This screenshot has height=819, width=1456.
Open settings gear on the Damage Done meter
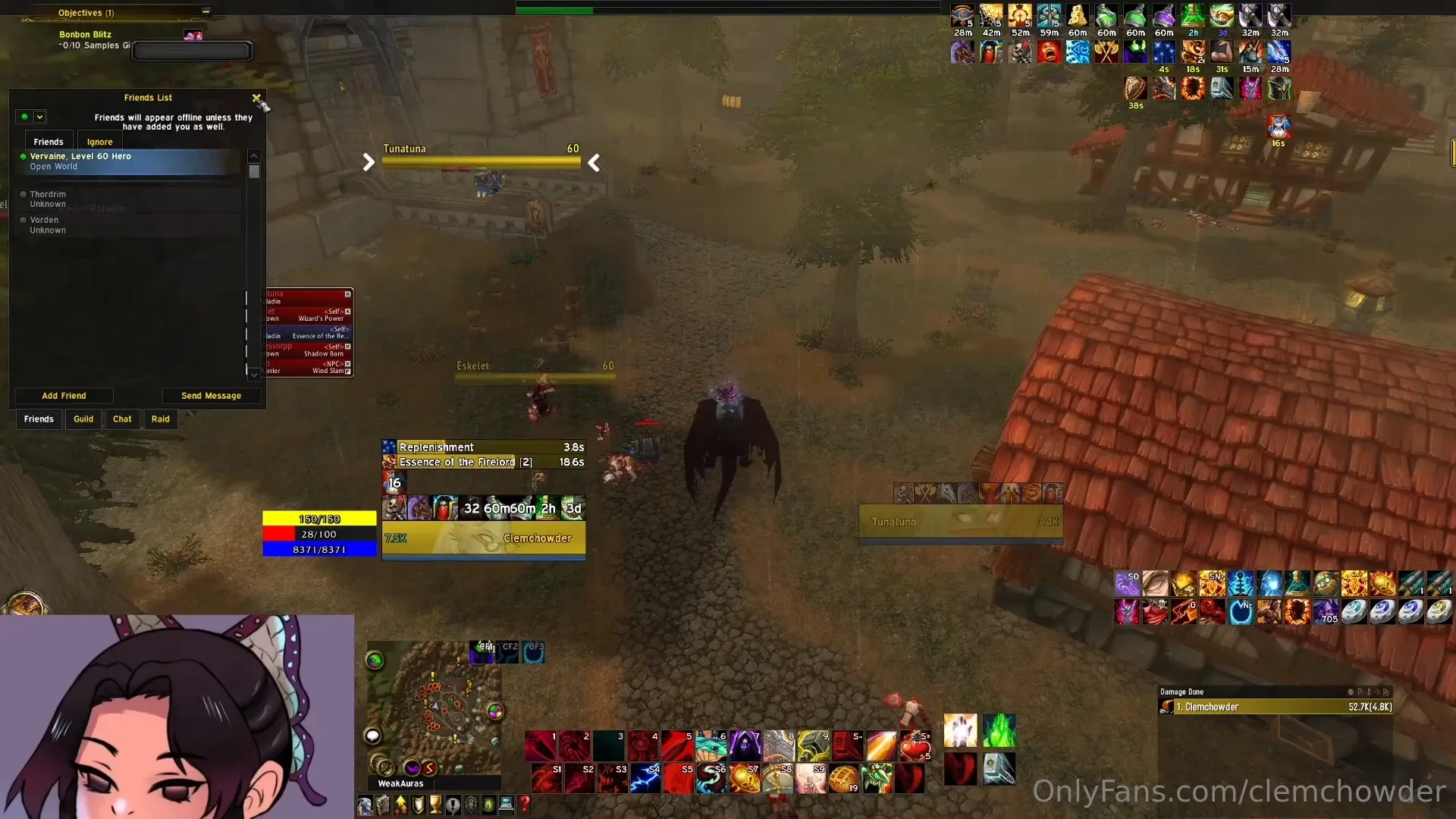tap(1350, 692)
